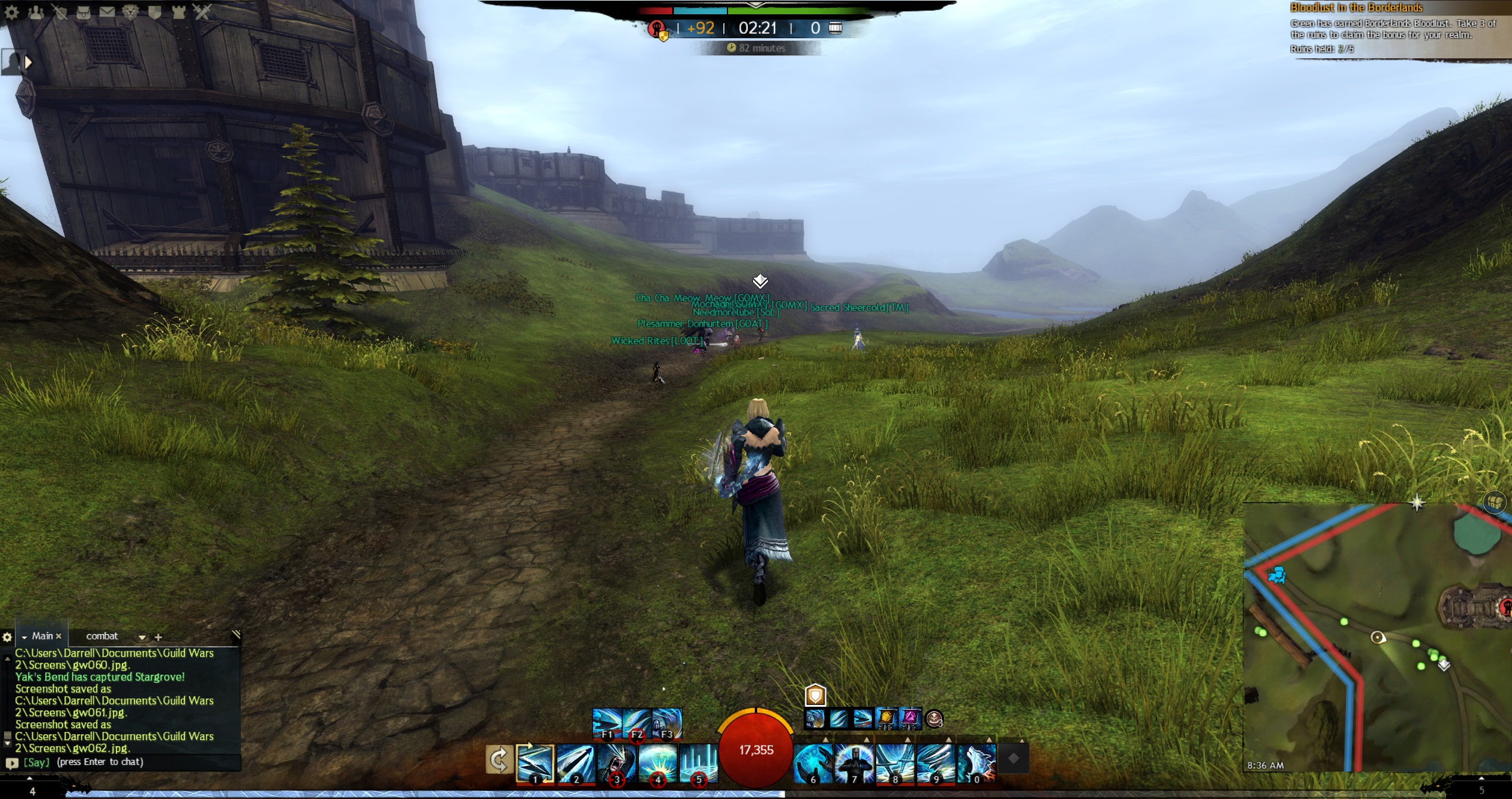This screenshot has width=1512, height=799.
Task: Use the armored knight F3 skill
Action: 667,723
